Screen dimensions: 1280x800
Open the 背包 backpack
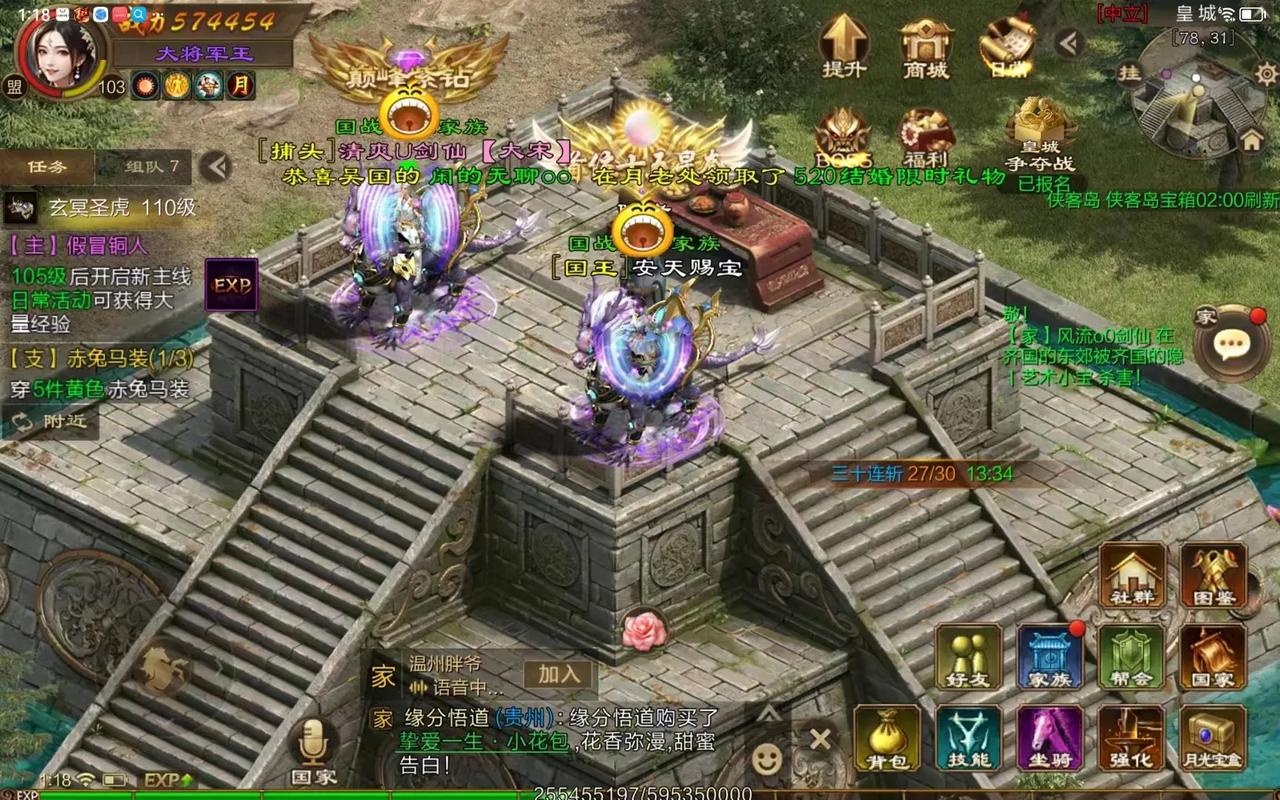[x=887, y=738]
